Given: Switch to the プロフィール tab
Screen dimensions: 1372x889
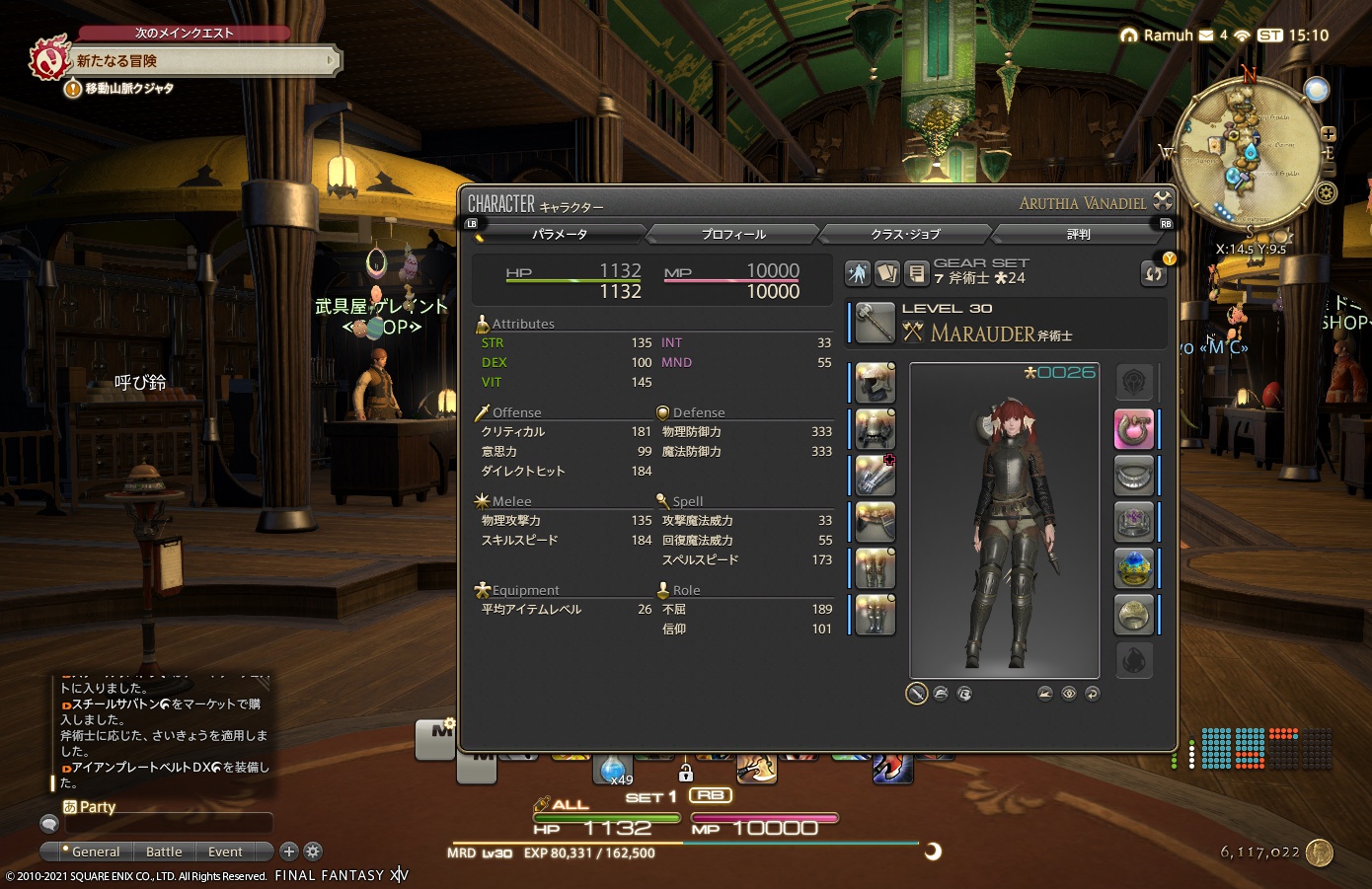Looking at the screenshot, I should click(732, 234).
